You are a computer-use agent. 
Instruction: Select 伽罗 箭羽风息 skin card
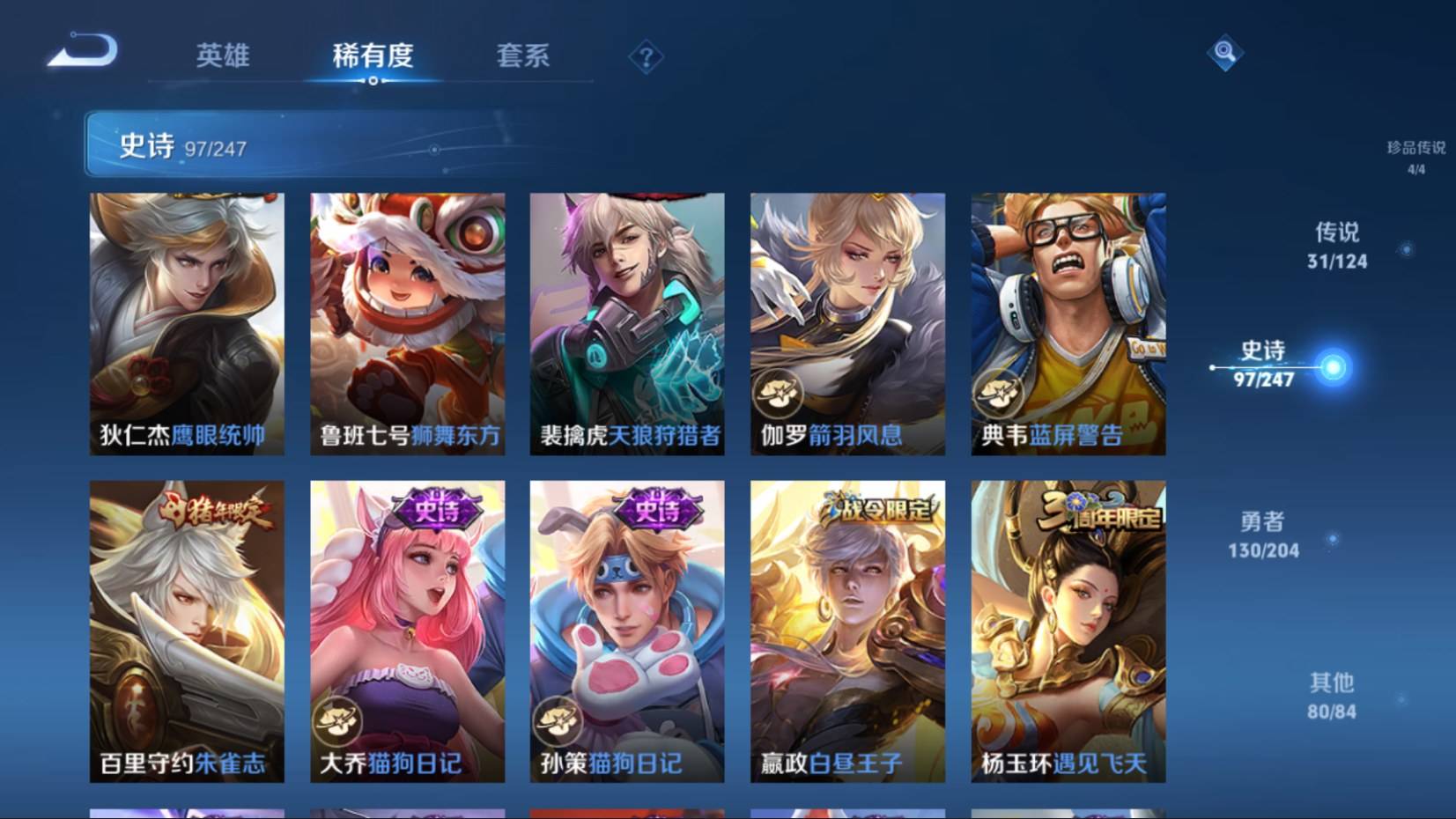click(847, 323)
